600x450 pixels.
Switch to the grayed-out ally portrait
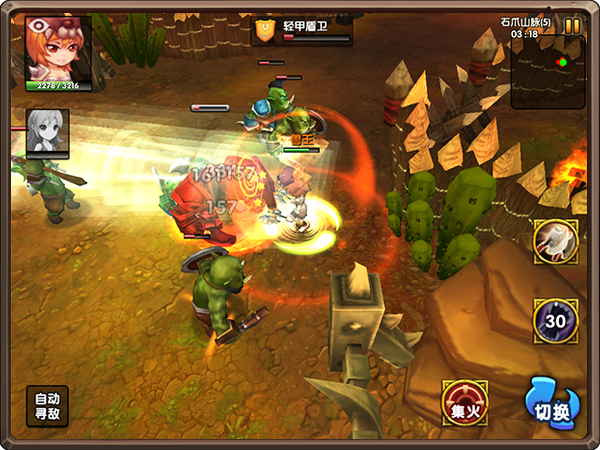(x=48, y=132)
